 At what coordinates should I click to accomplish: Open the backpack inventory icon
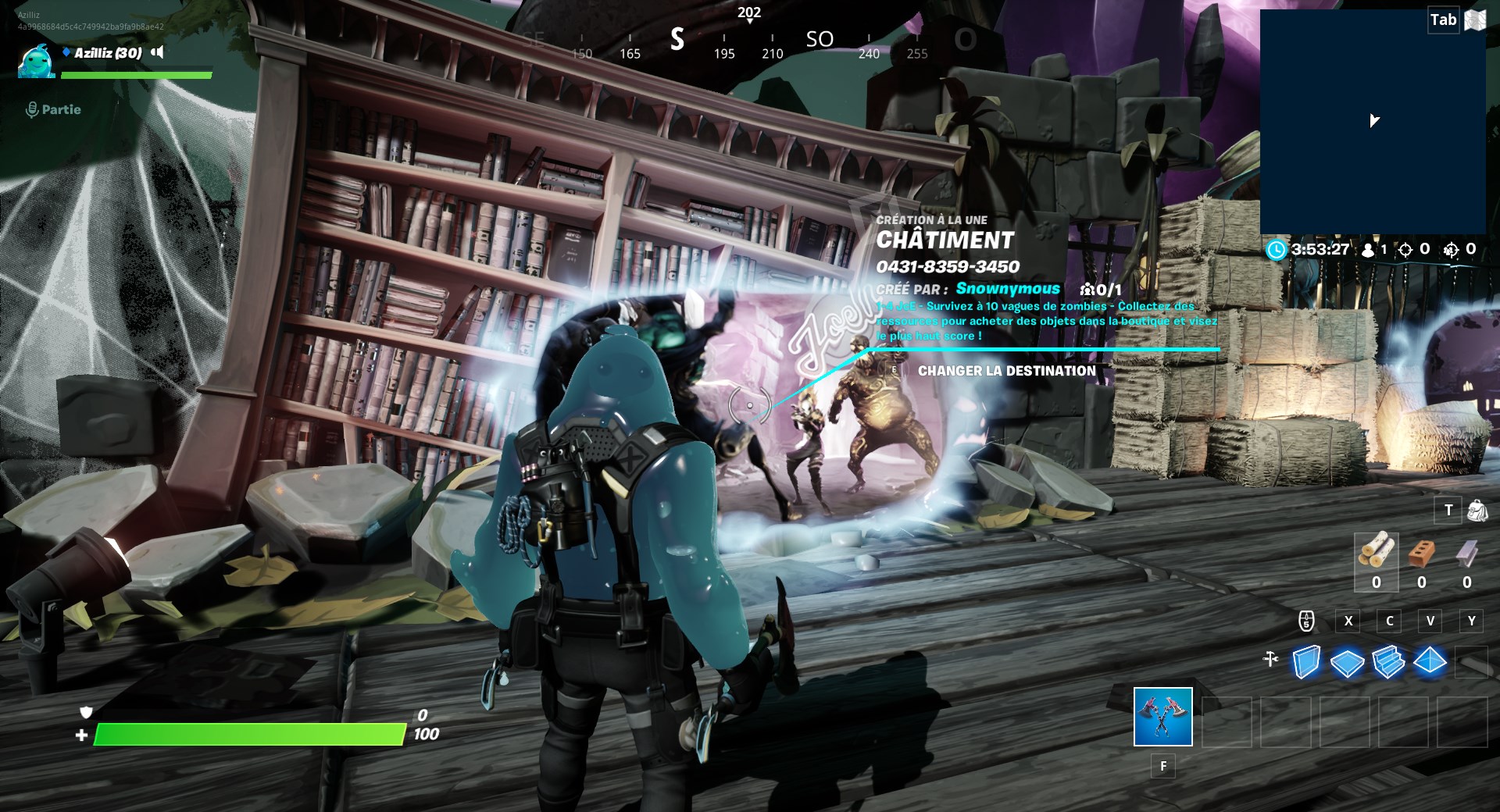(1477, 510)
